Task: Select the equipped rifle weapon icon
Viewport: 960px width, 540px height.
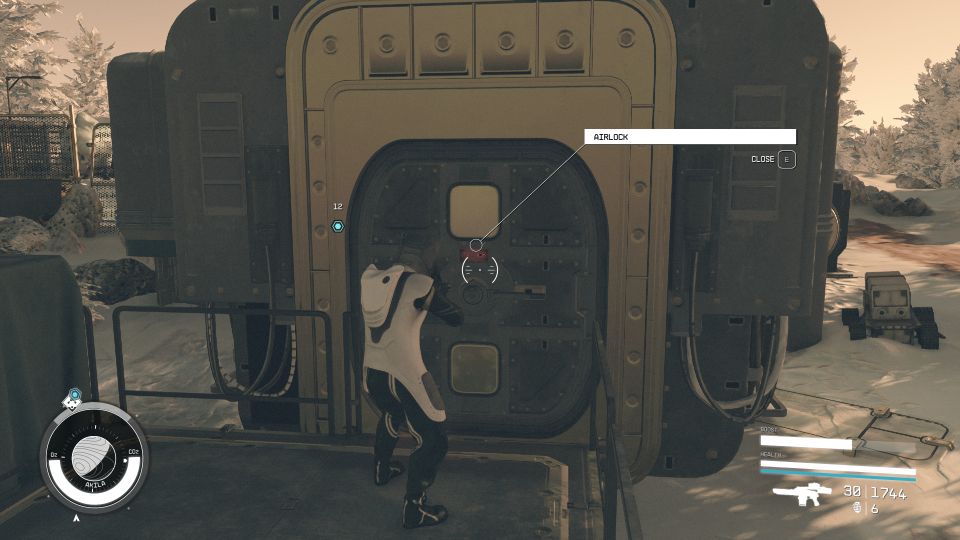Action: [x=802, y=494]
